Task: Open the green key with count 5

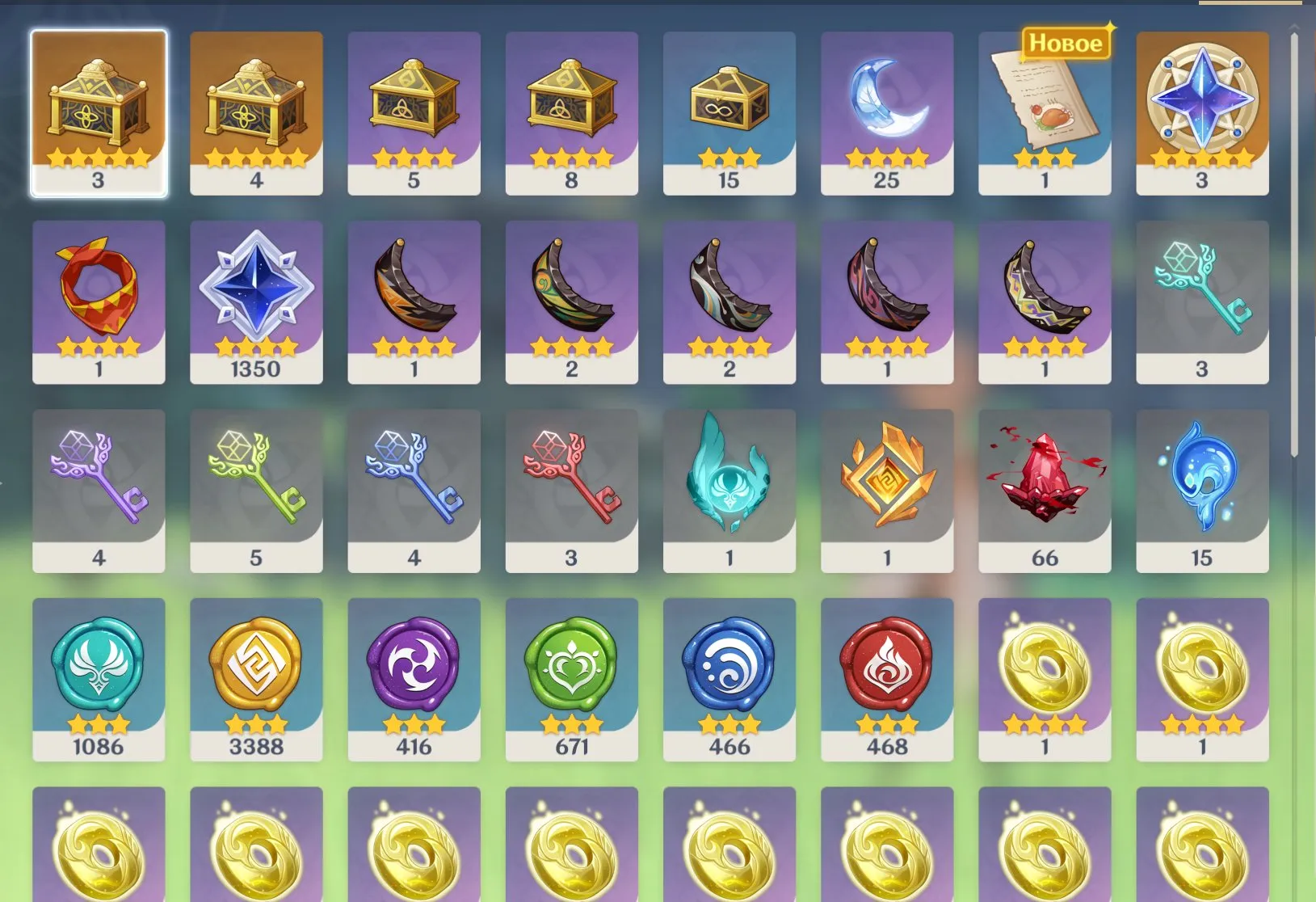Action: tap(256, 483)
